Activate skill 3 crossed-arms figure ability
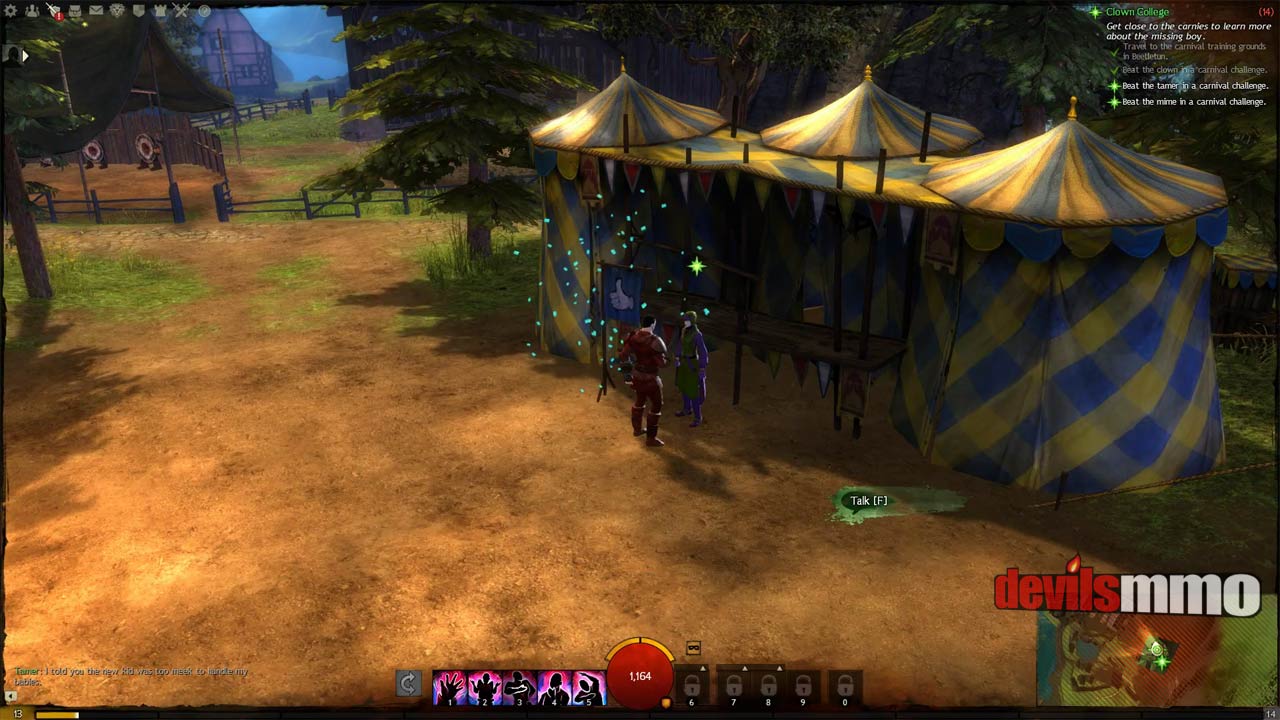1280x720 pixels. 519,686
